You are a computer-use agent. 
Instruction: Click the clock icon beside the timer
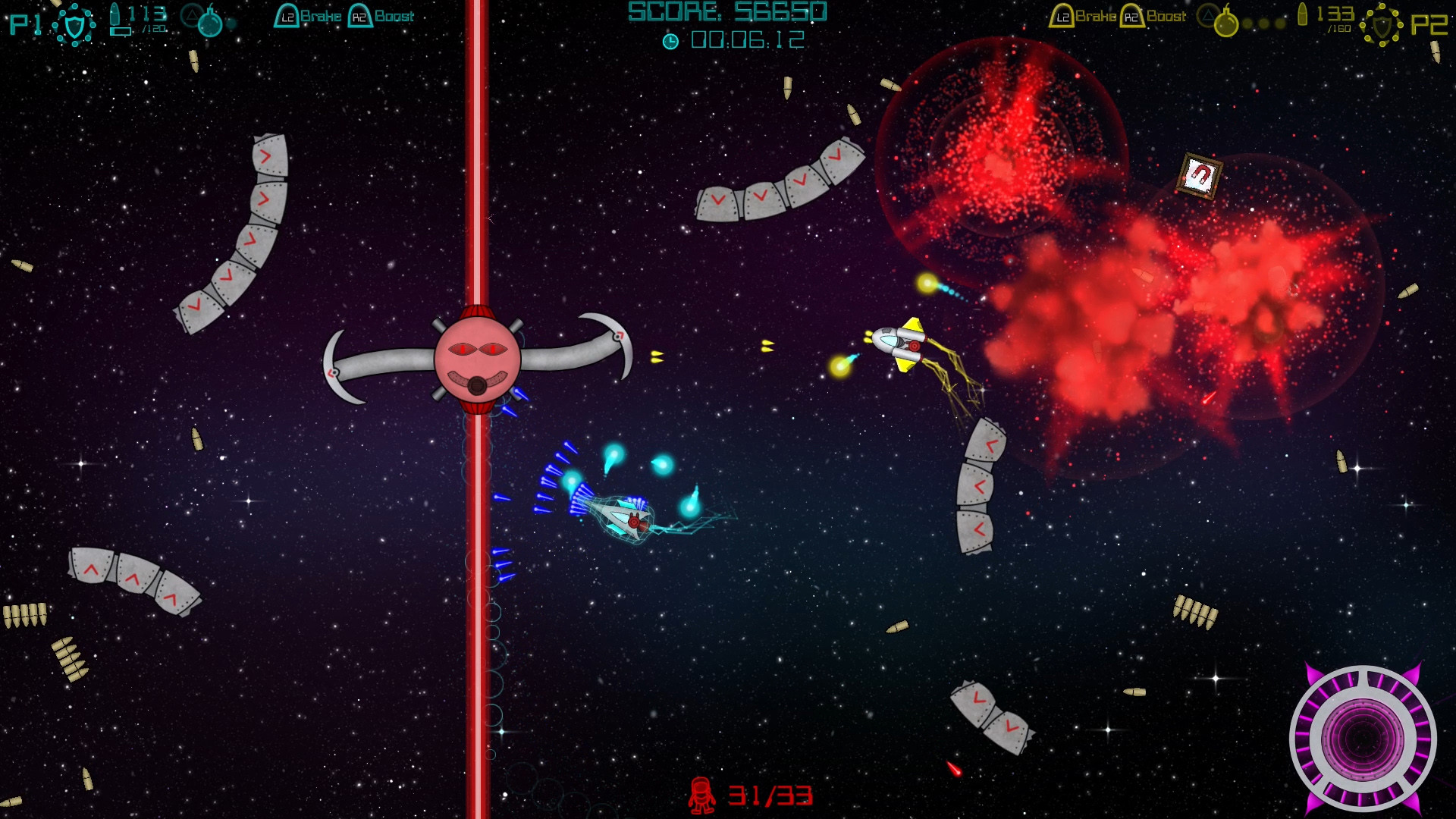pyautogui.click(x=671, y=40)
